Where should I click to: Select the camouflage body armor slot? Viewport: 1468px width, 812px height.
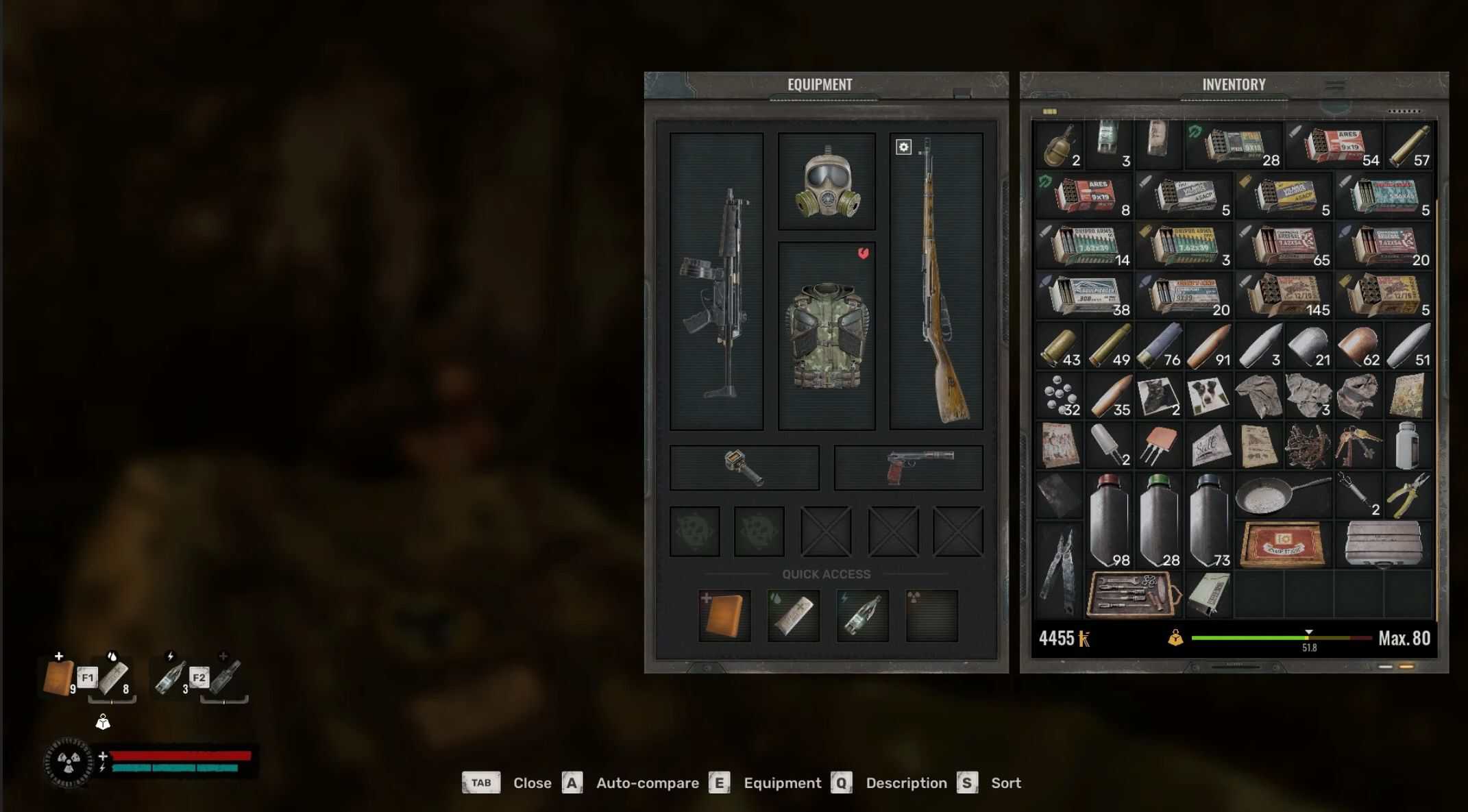pos(827,336)
